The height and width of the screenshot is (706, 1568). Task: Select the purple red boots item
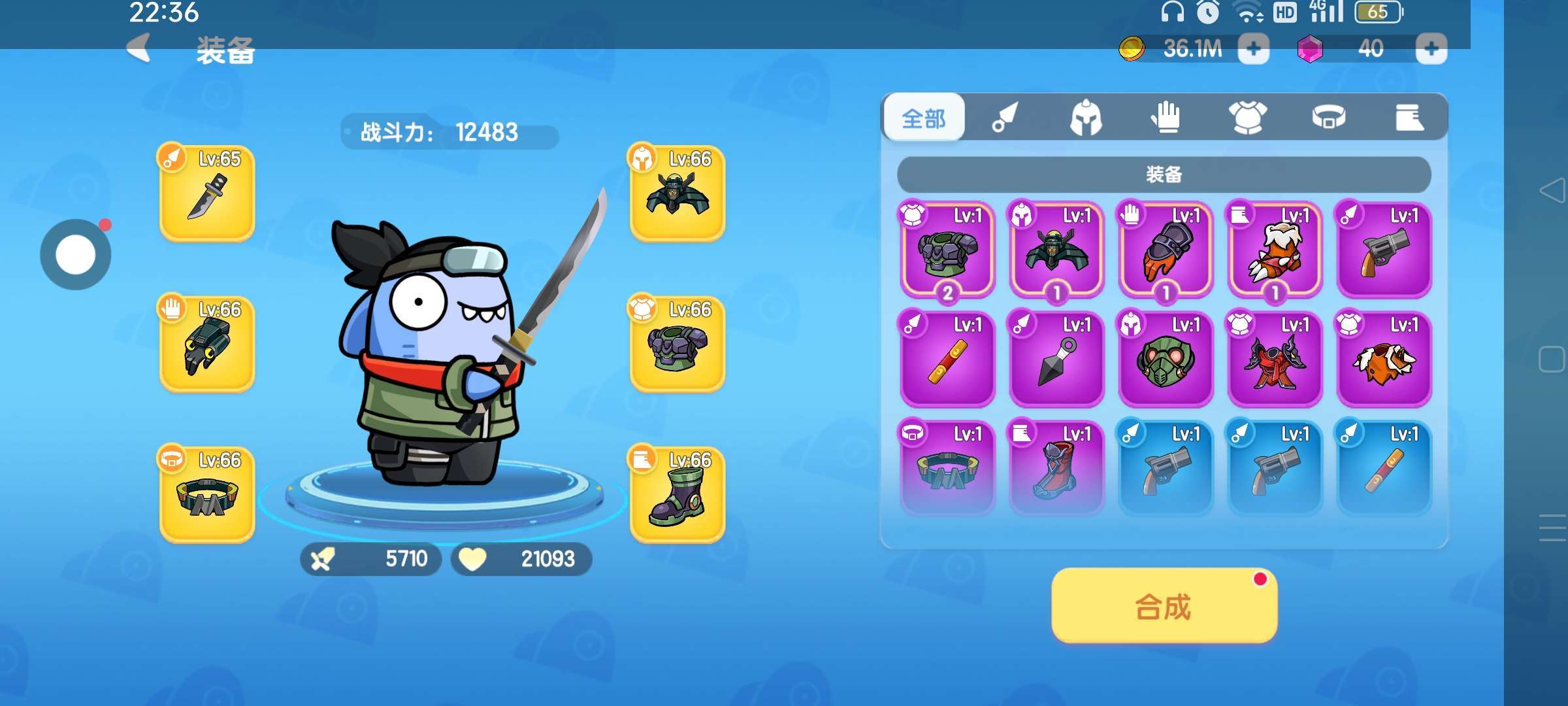pyautogui.click(x=1056, y=469)
